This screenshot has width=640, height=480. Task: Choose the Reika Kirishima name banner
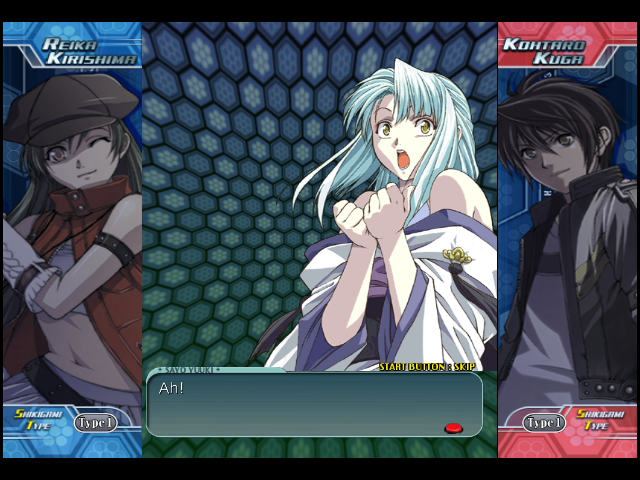[80, 51]
